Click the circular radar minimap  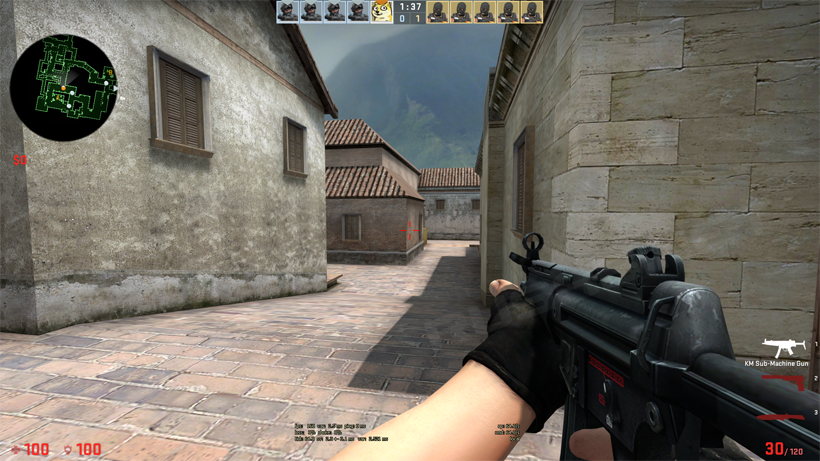(x=63, y=87)
